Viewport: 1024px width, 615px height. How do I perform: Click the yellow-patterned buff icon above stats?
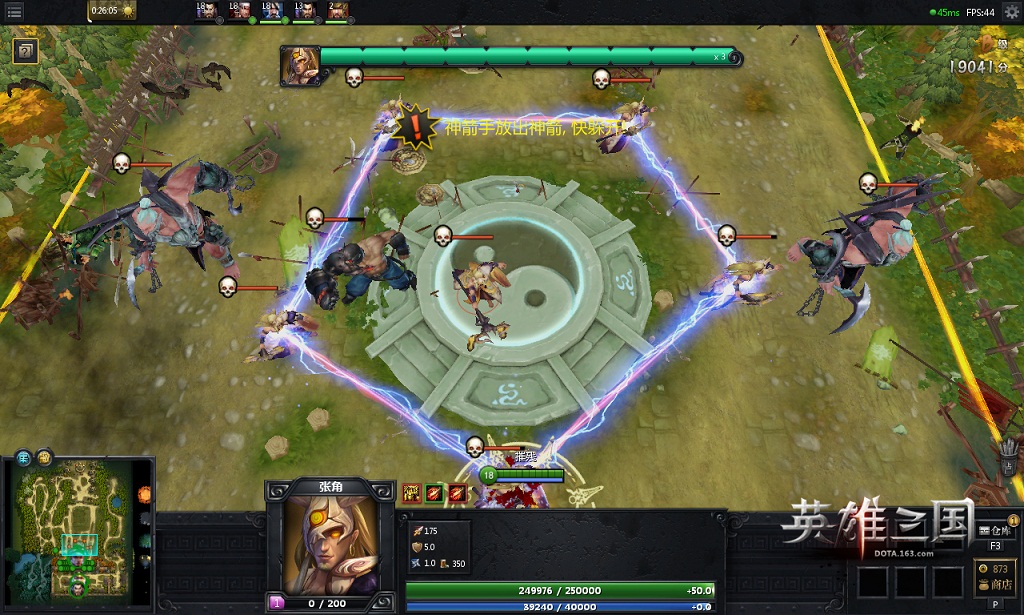click(412, 492)
